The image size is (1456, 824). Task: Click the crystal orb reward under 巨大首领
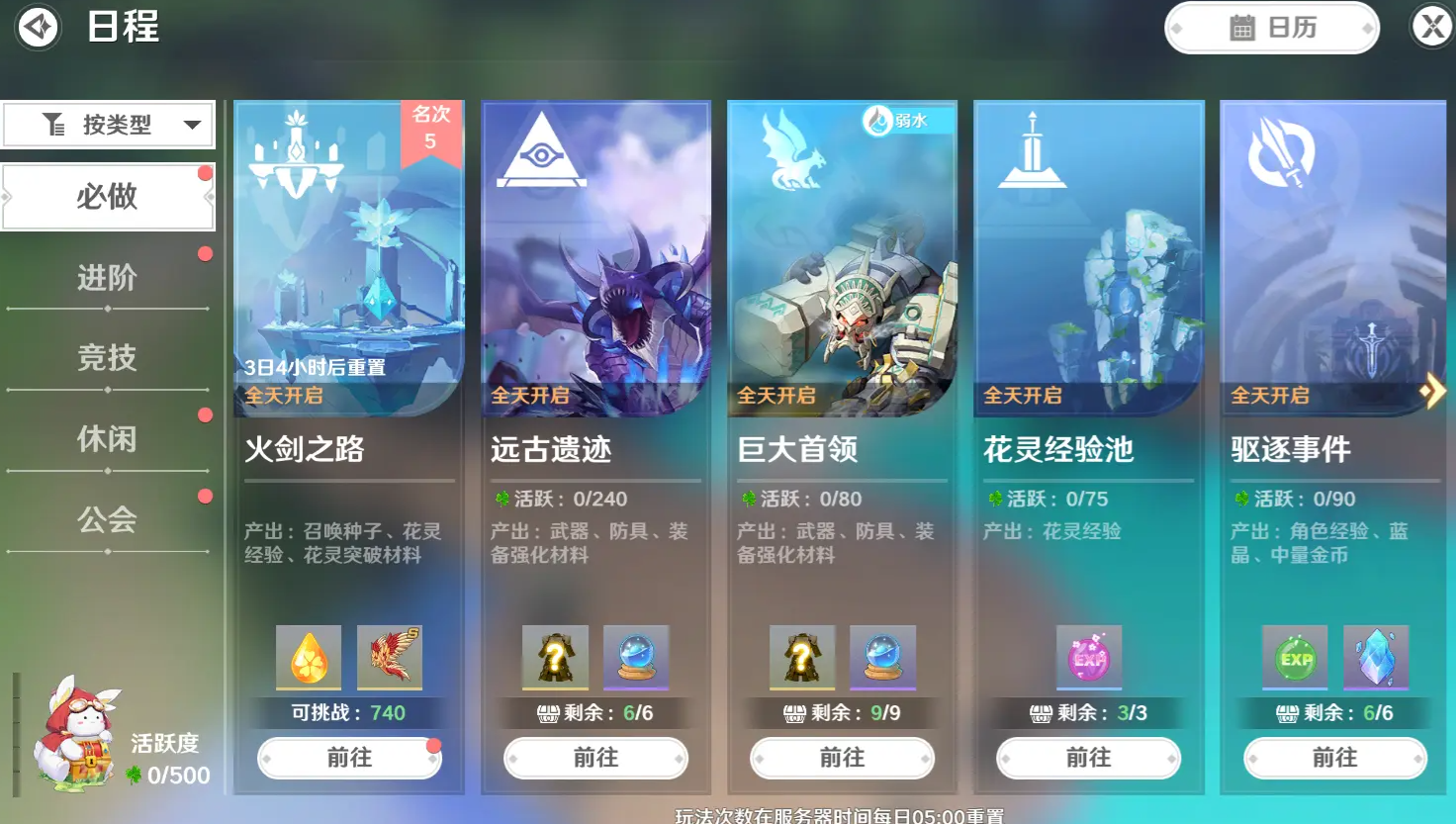coord(882,657)
